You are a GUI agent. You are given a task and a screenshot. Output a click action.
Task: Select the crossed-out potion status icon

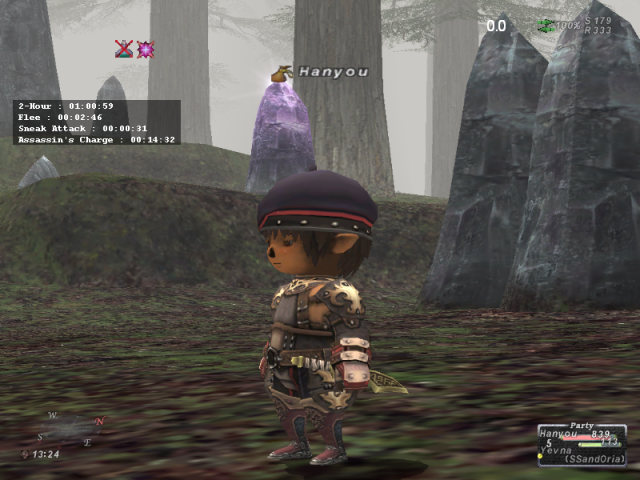point(123,48)
